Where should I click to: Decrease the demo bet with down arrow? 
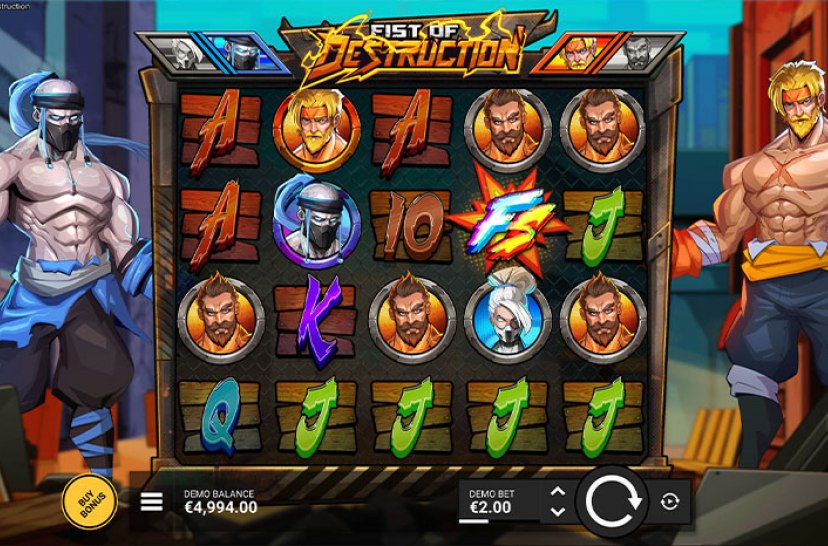tap(558, 511)
